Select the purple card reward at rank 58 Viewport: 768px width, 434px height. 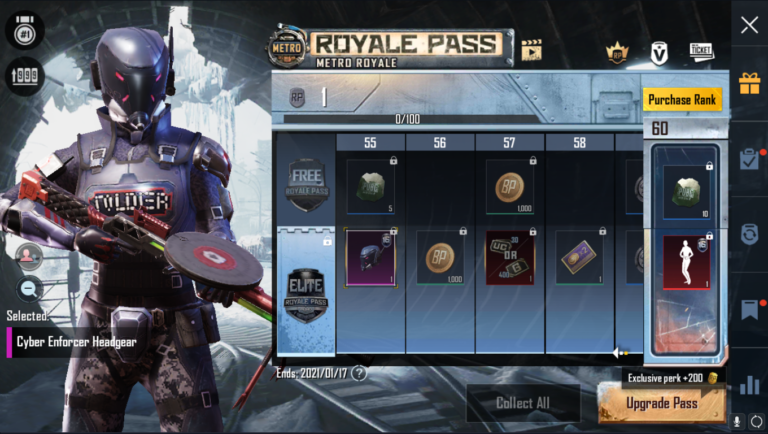click(580, 257)
